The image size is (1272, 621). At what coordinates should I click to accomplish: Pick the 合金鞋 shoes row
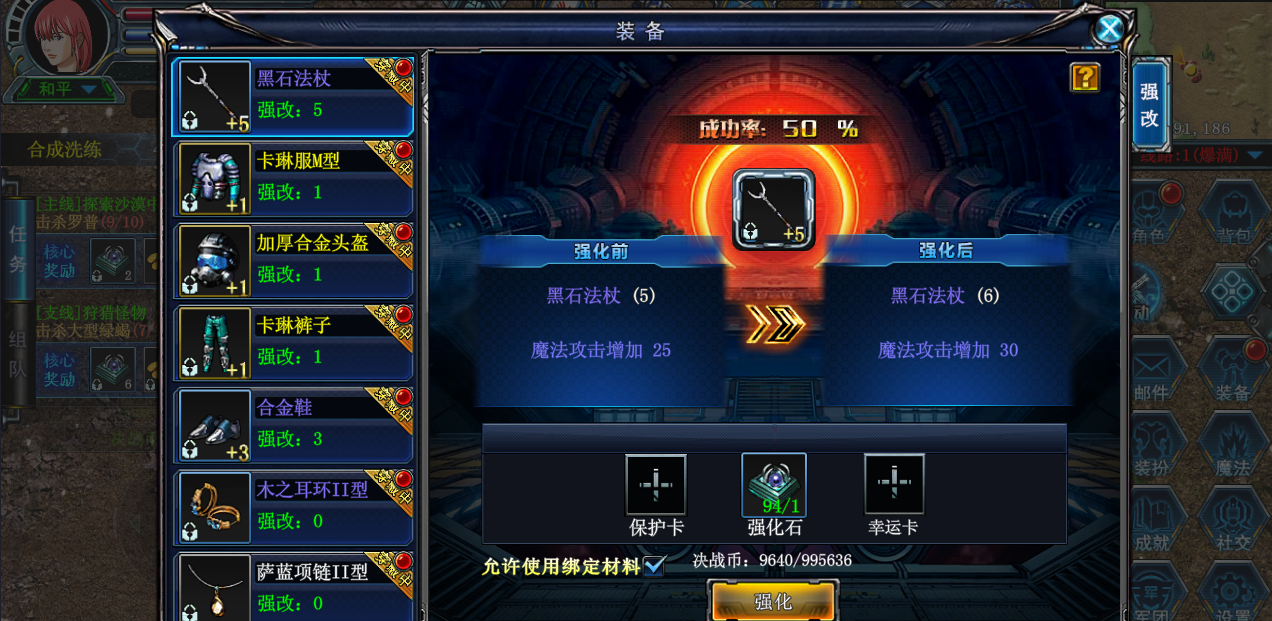pyautogui.click(x=293, y=425)
